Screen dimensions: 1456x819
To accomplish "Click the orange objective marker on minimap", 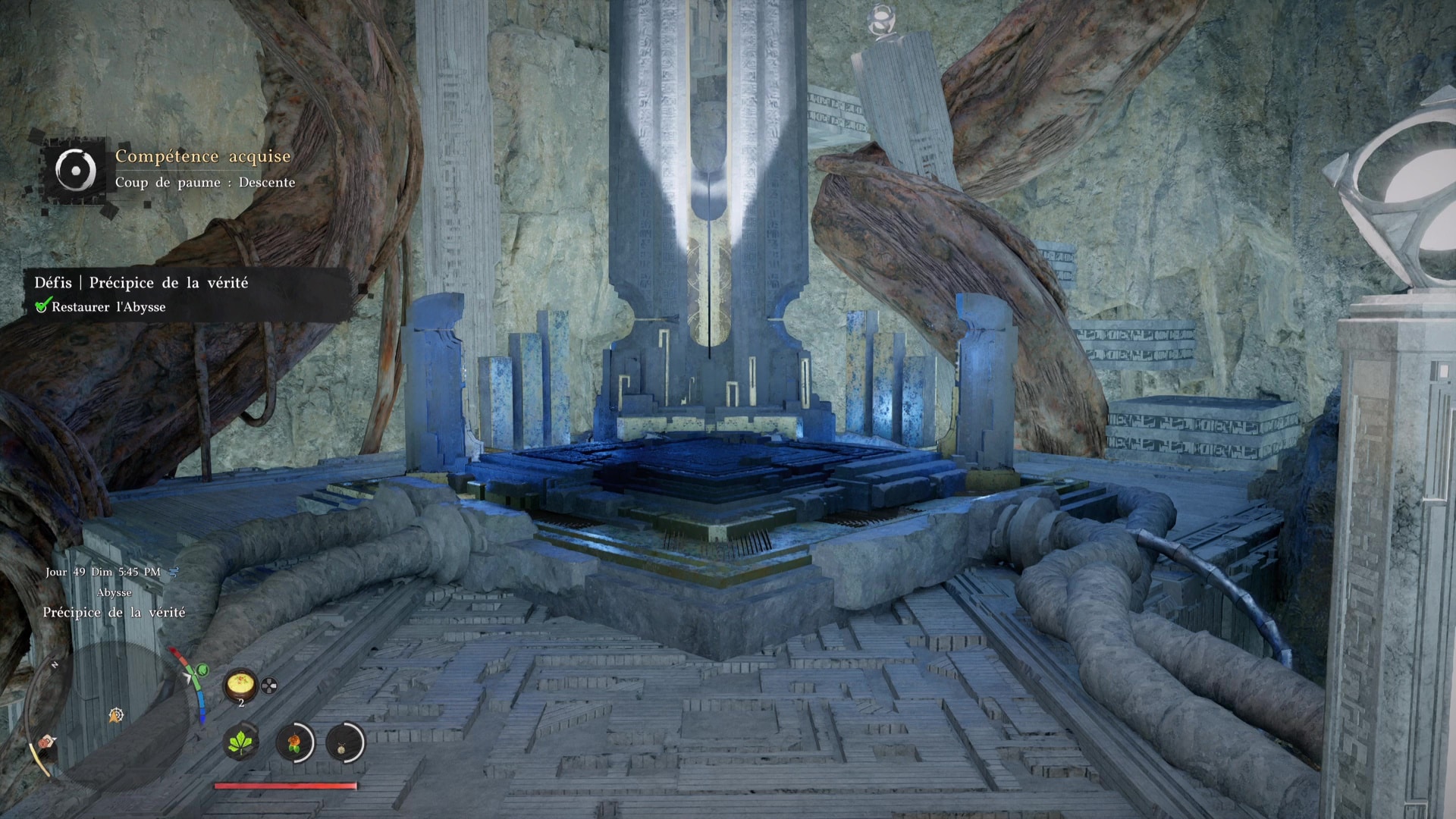I will click(115, 714).
